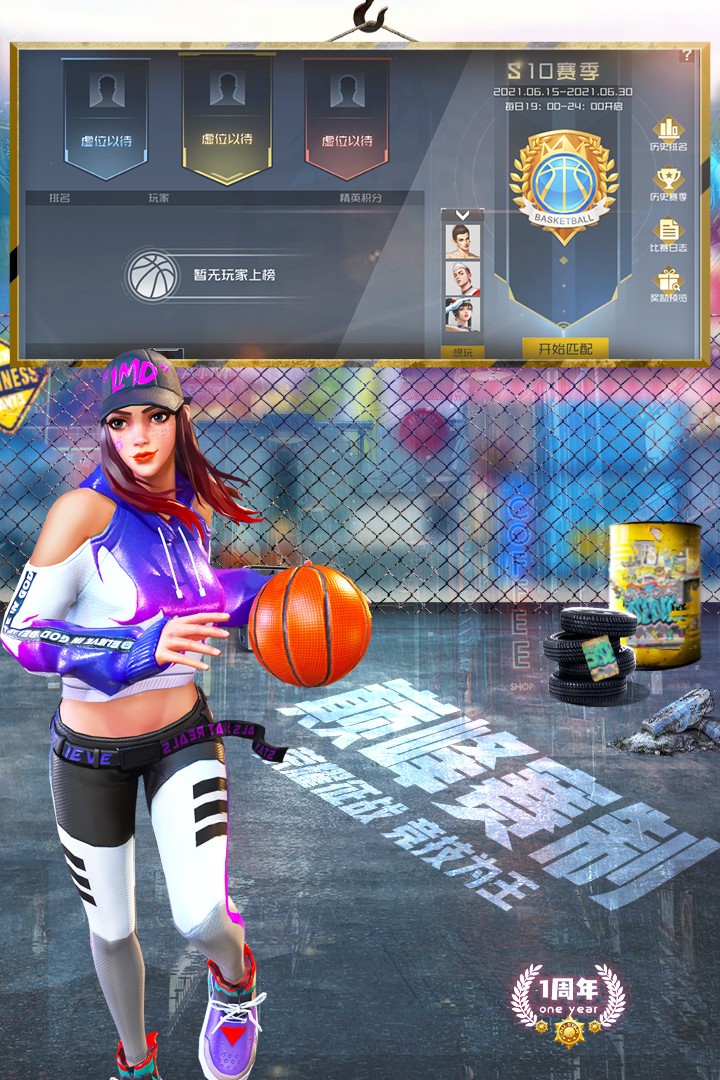Viewport: 720px width, 1080px height.
Task: Select the female character with visor portrait
Action: (462, 314)
